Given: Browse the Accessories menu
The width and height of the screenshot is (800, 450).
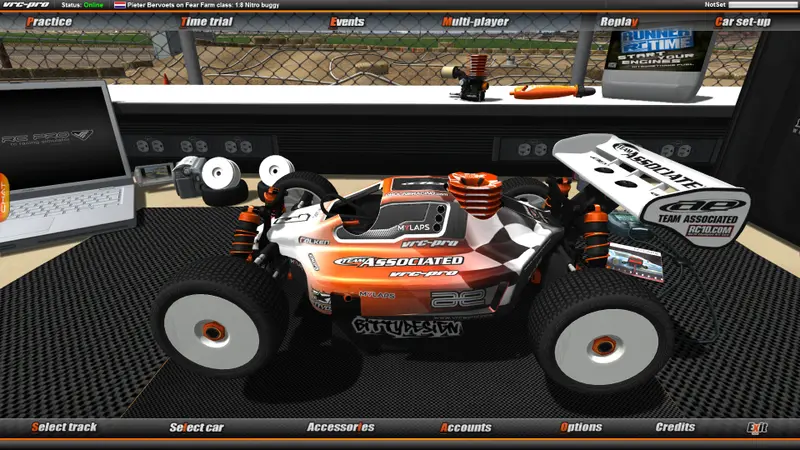Looking at the screenshot, I should coord(340,428).
